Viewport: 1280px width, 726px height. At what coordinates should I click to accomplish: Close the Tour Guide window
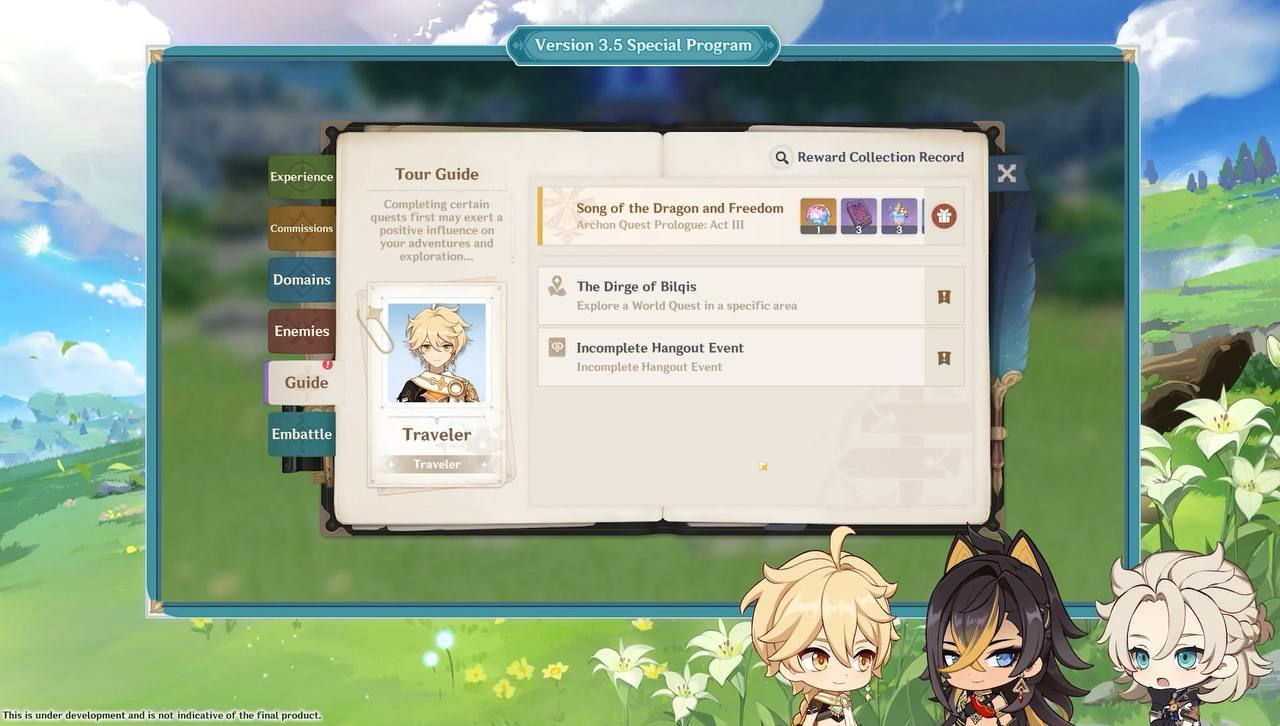coord(1006,173)
